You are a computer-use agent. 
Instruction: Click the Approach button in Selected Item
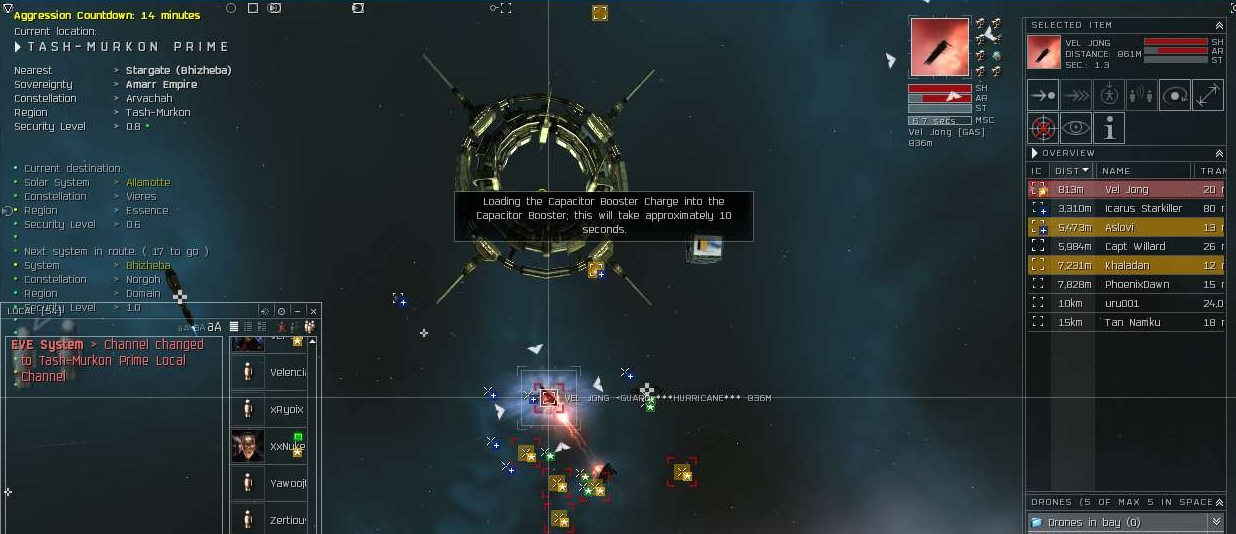point(1043,96)
